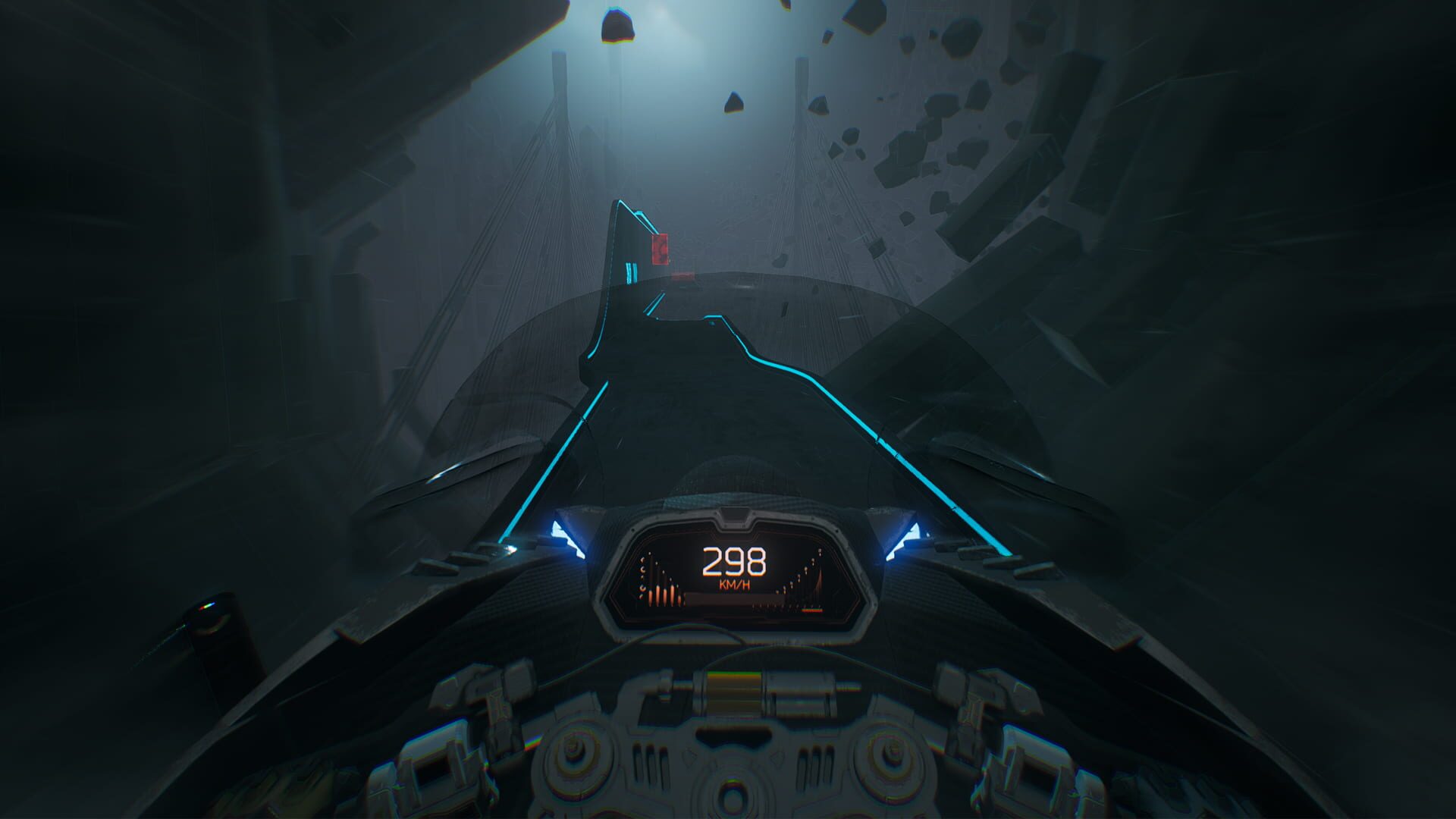This screenshot has width=1456, height=819.
Task: Tap the red indicator strip on the dashboard
Action: 811,610
